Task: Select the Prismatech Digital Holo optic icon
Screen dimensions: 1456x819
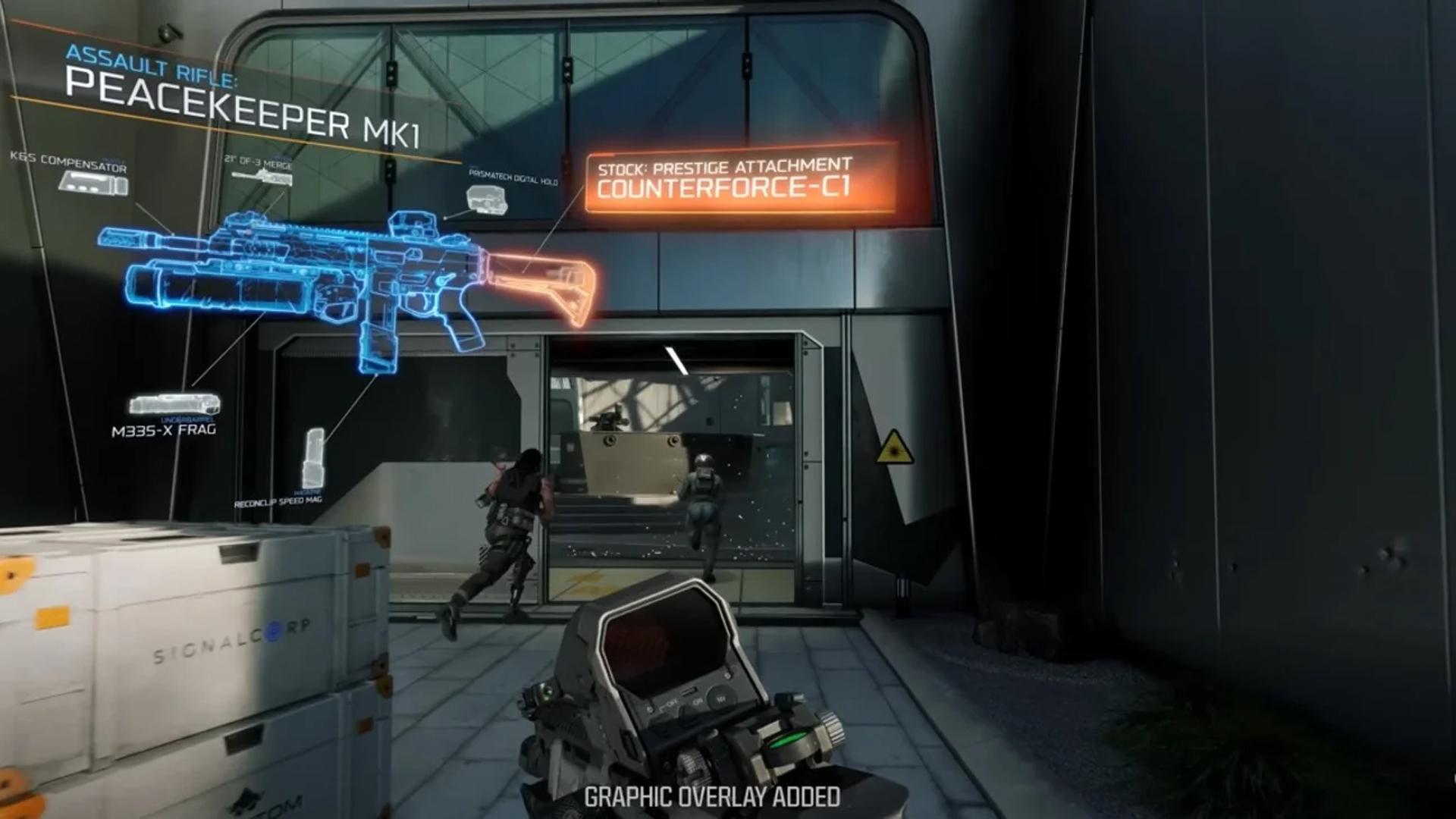Action: pos(486,199)
